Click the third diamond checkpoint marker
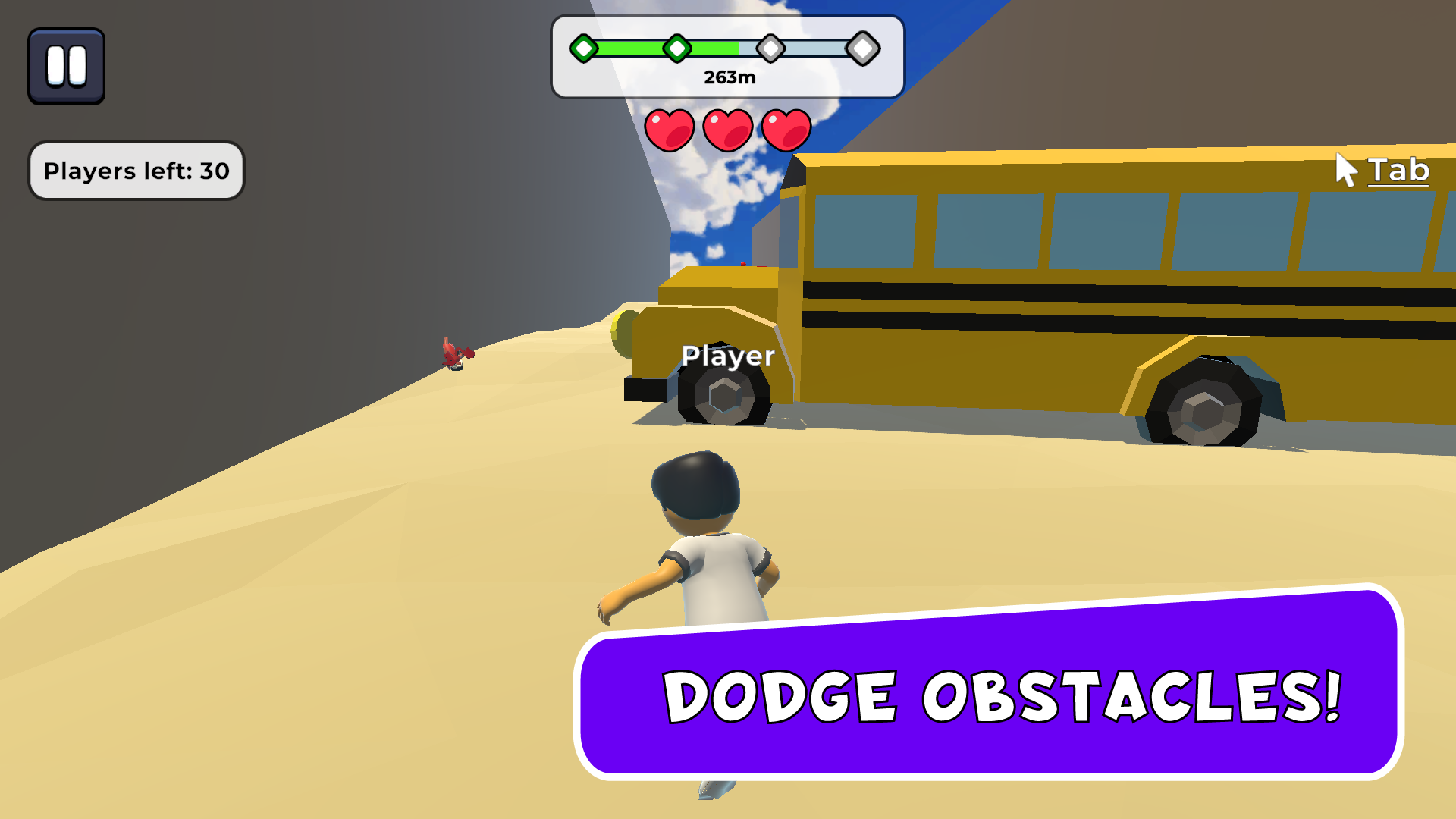The height and width of the screenshot is (819, 1456). click(772, 48)
